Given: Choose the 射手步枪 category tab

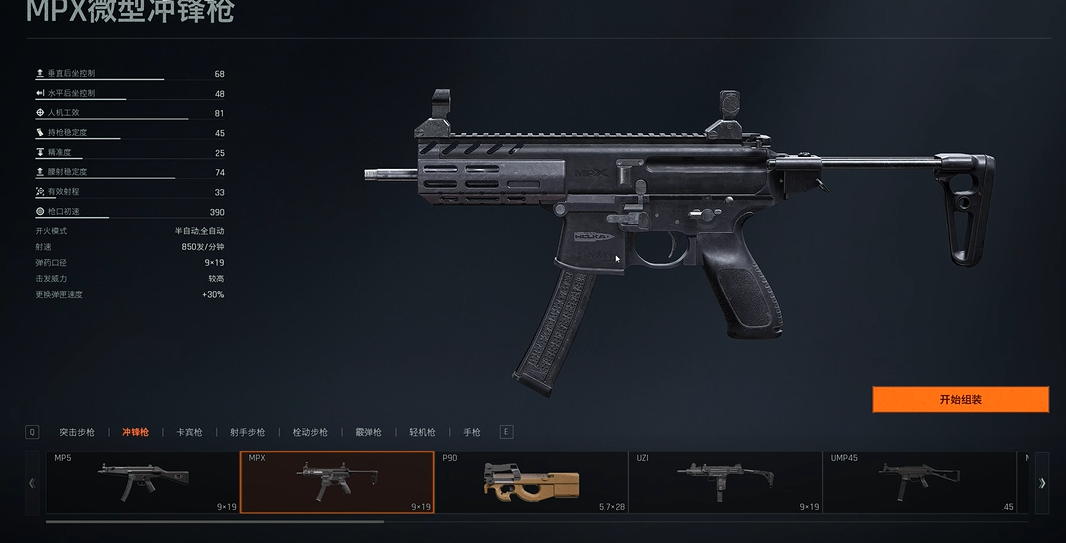Looking at the screenshot, I should (247, 433).
